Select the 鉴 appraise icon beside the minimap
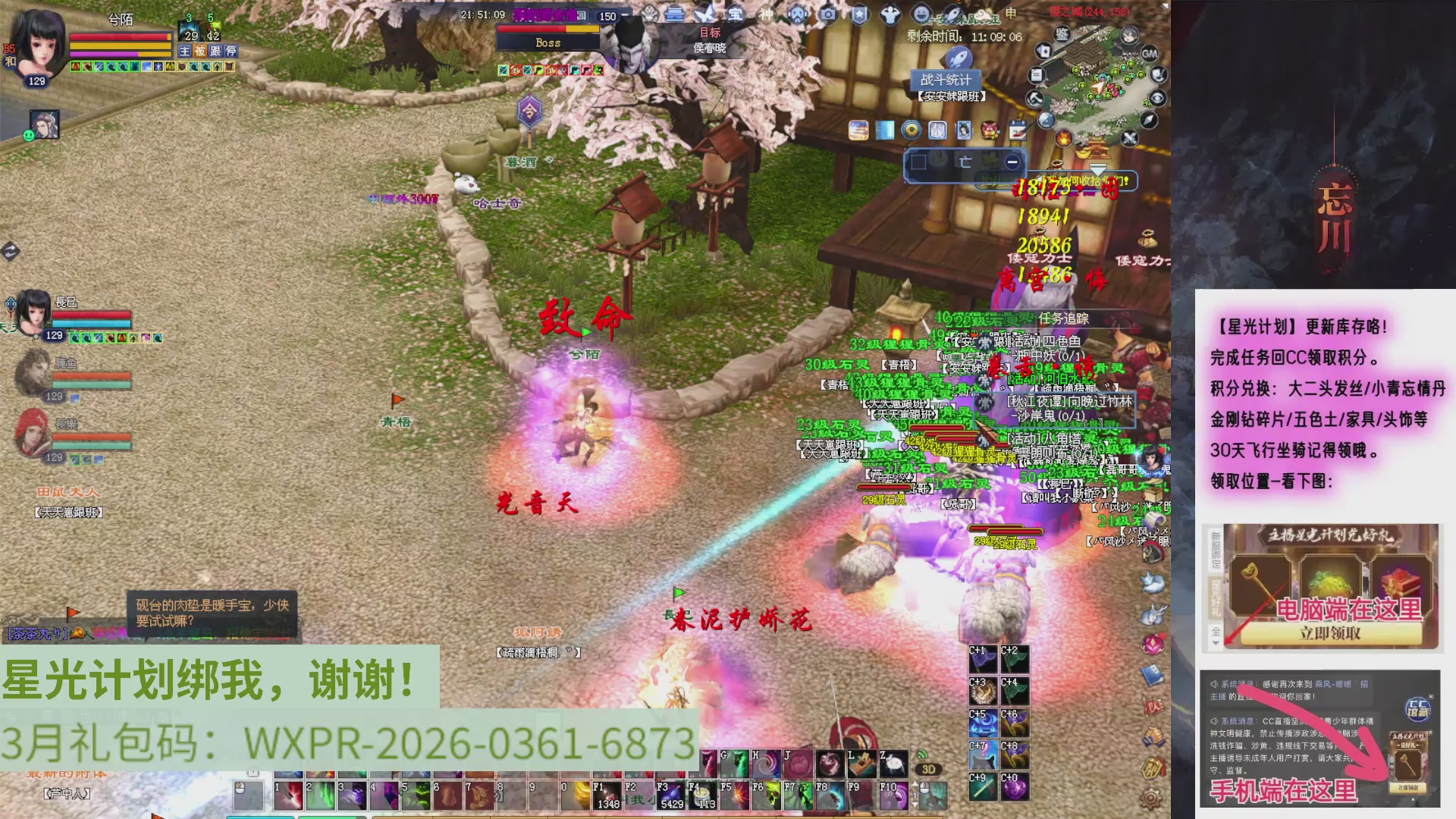Viewport: 1456px width, 819px height. [1063, 34]
